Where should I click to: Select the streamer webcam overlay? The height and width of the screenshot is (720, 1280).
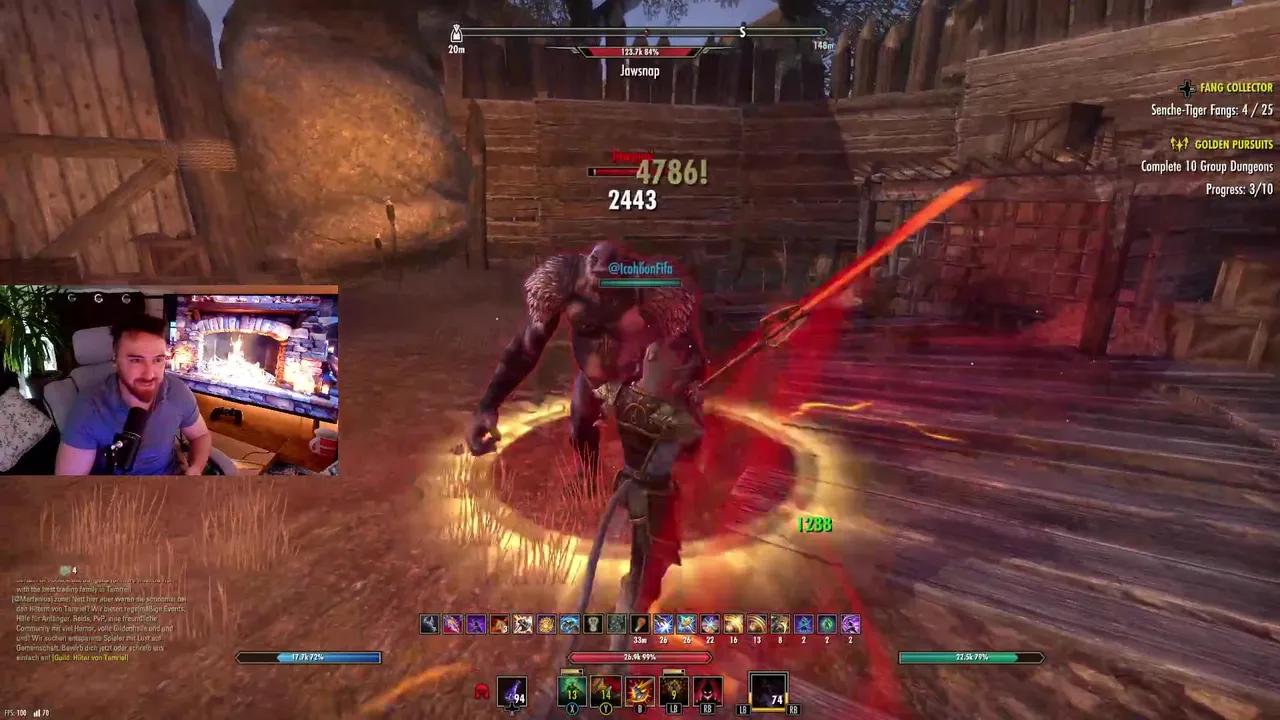click(x=169, y=380)
